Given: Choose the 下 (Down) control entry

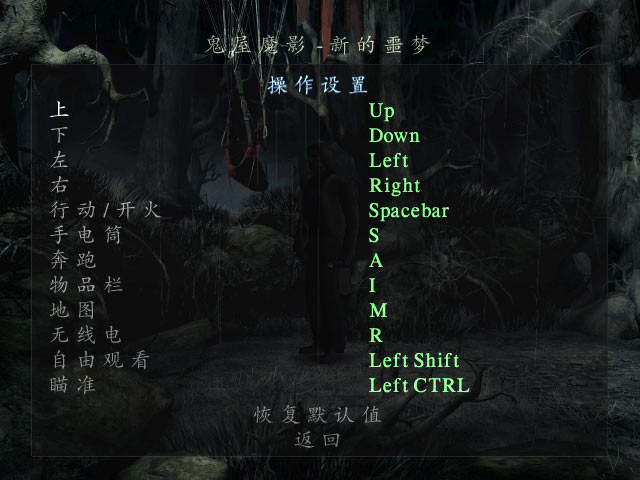Looking at the screenshot, I should pyautogui.click(x=60, y=136).
